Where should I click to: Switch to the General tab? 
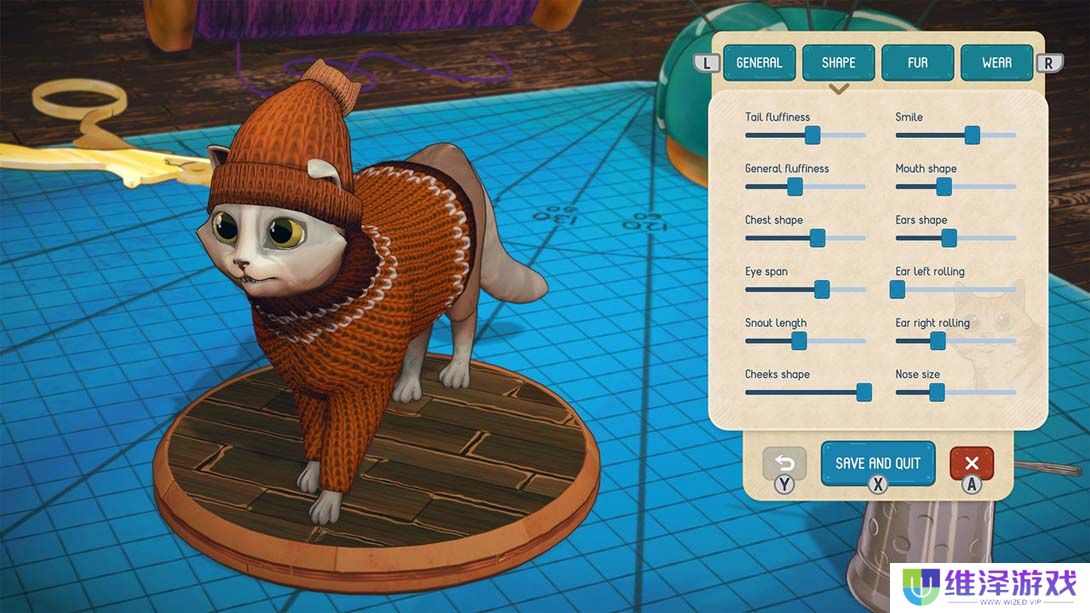pyautogui.click(x=758, y=63)
